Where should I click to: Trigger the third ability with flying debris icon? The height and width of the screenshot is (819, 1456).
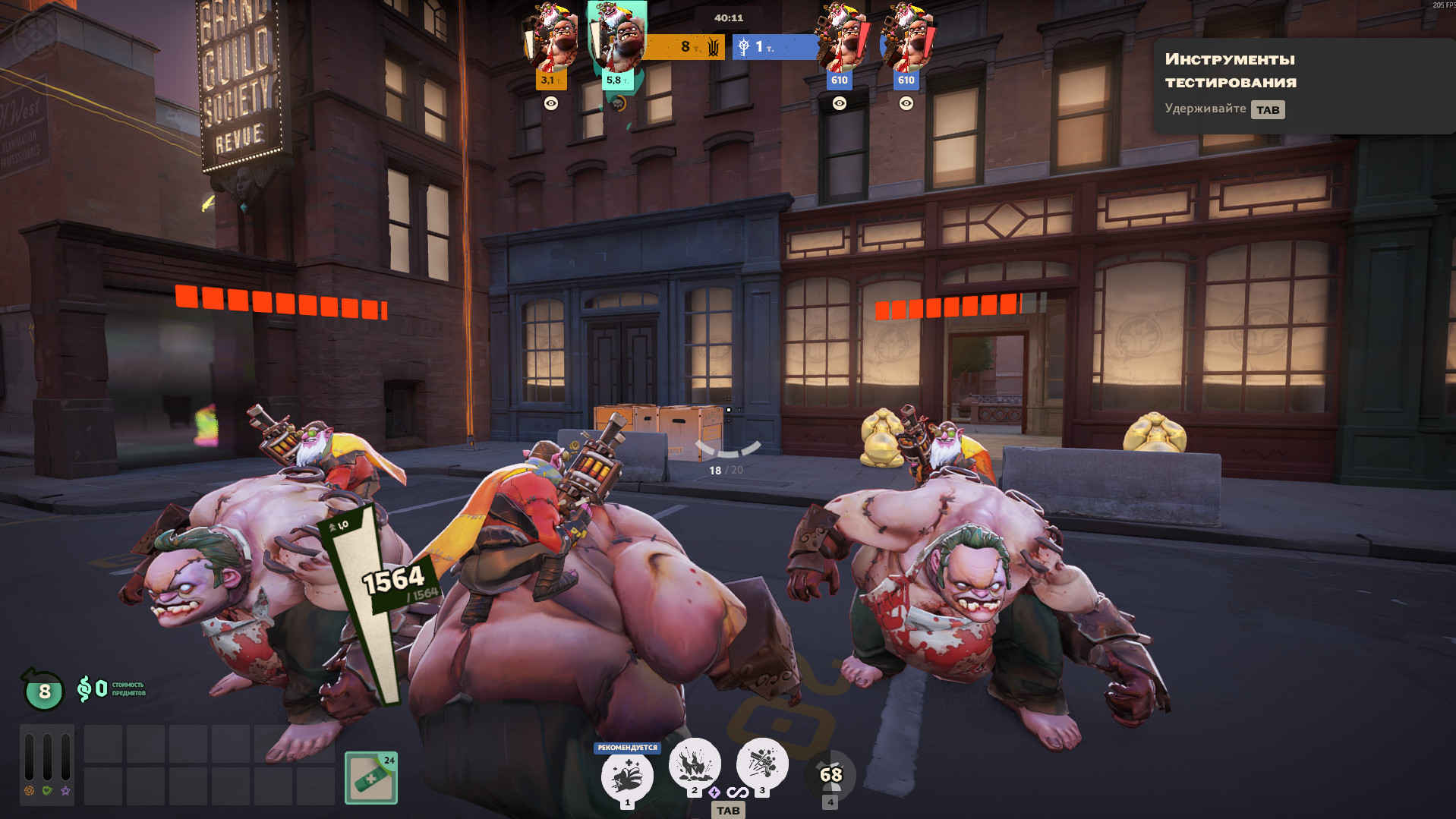(x=761, y=764)
